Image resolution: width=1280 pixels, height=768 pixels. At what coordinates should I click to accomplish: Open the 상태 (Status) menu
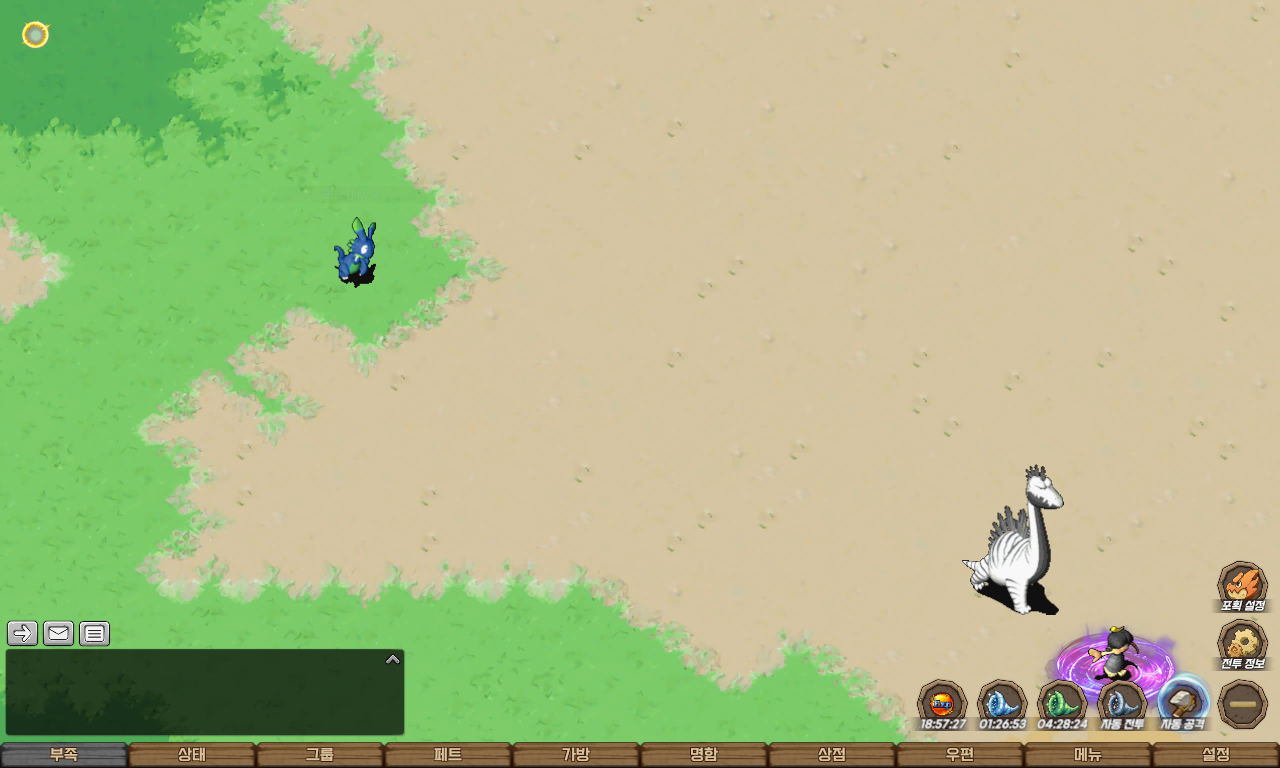[192, 755]
